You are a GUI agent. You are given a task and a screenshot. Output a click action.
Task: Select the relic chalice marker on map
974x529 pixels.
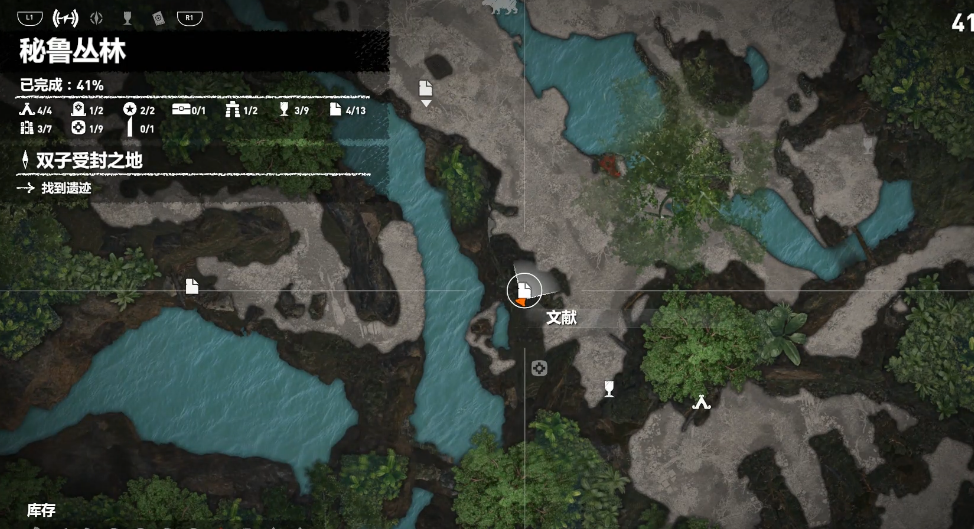pos(609,388)
